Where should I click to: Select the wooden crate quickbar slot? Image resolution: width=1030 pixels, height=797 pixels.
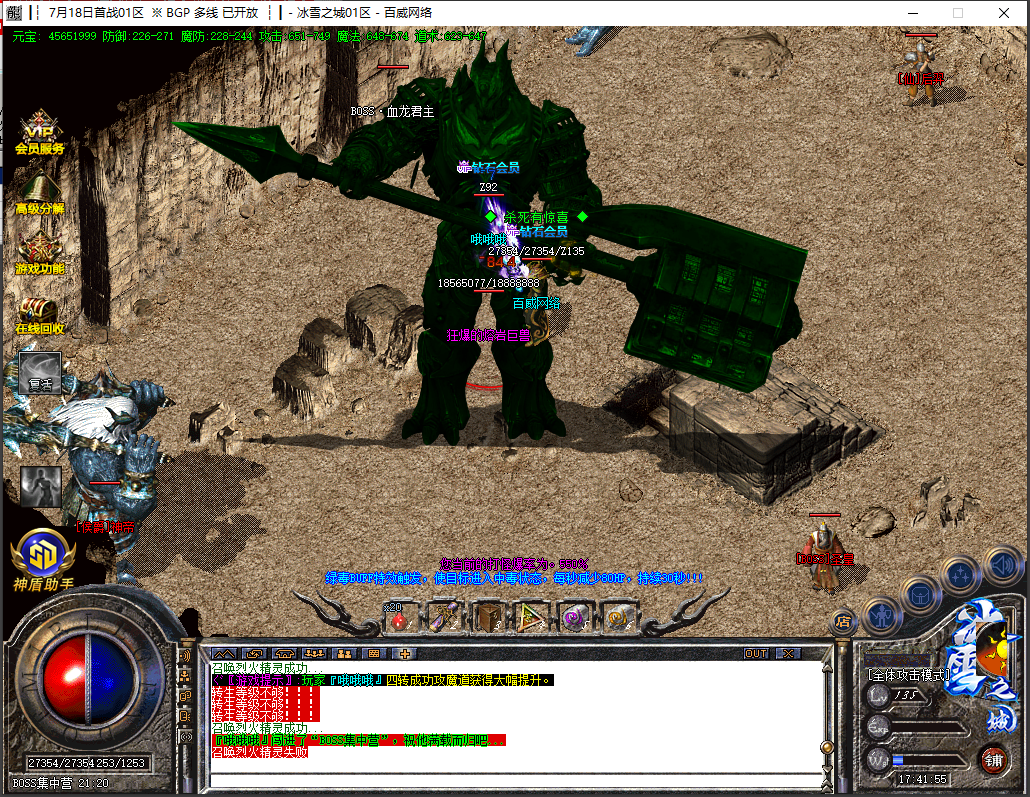(x=489, y=618)
